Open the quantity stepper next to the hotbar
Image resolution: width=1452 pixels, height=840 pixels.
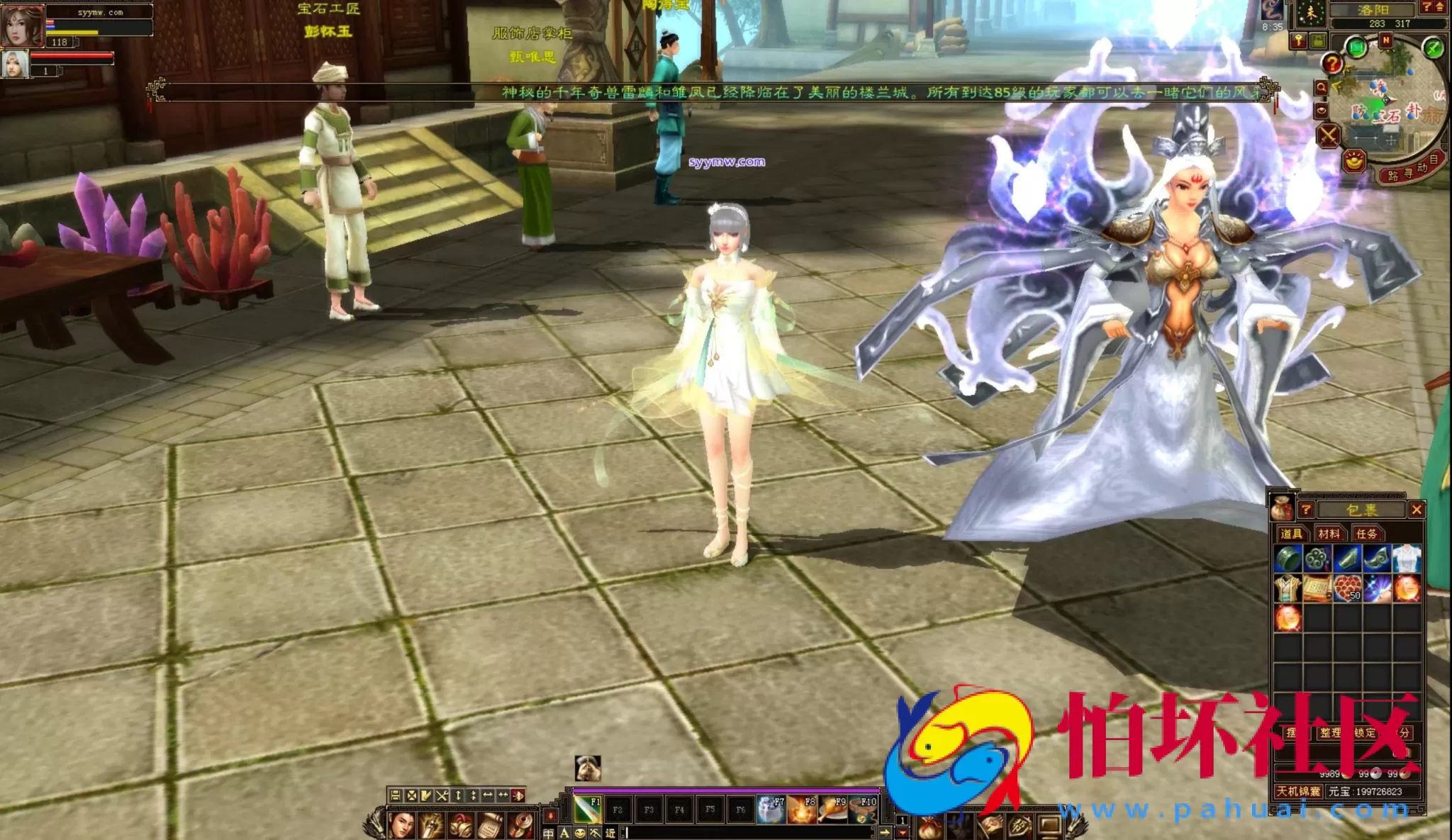903,822
